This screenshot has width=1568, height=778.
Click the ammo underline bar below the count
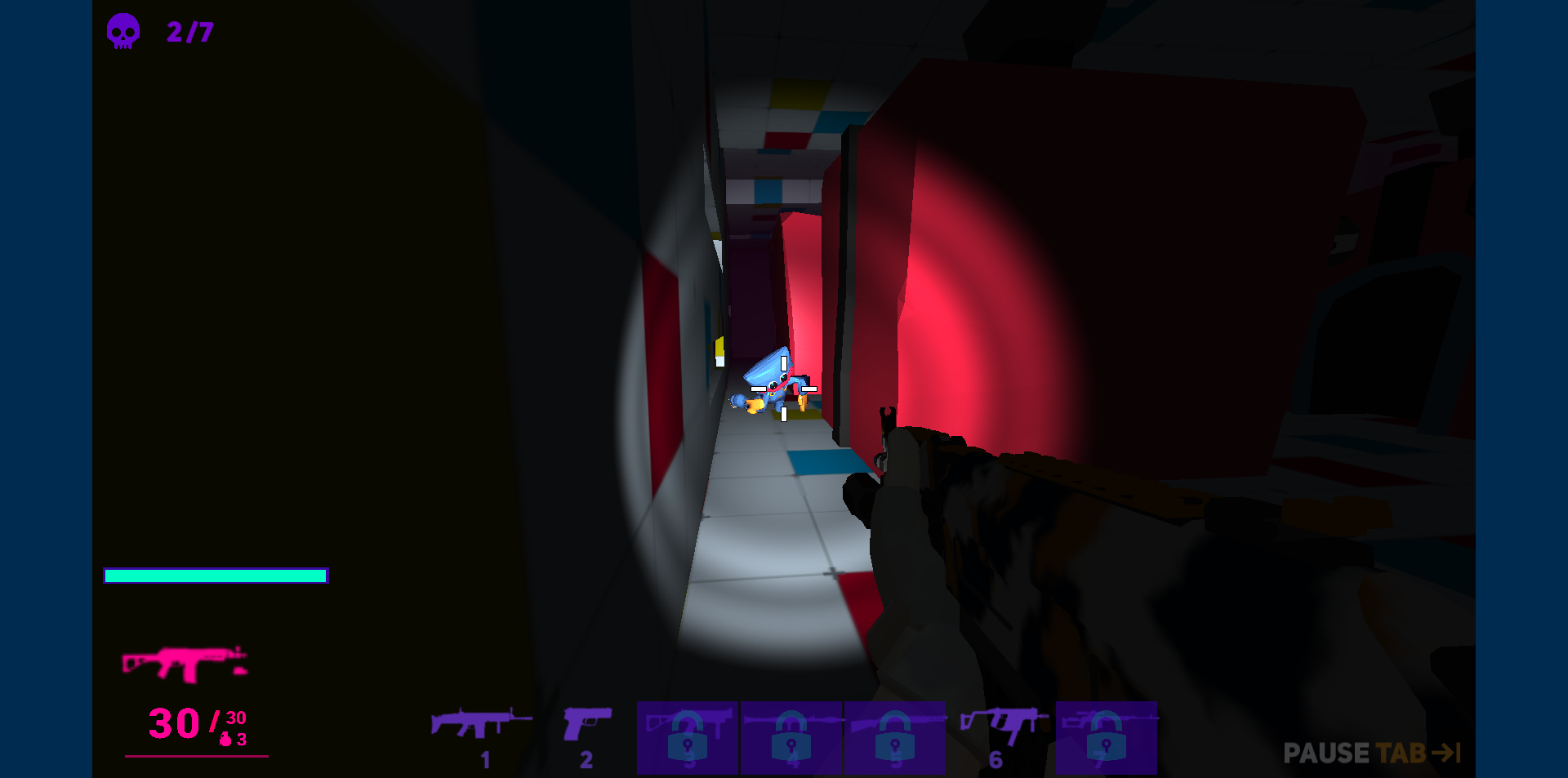(x=196, y=755)
